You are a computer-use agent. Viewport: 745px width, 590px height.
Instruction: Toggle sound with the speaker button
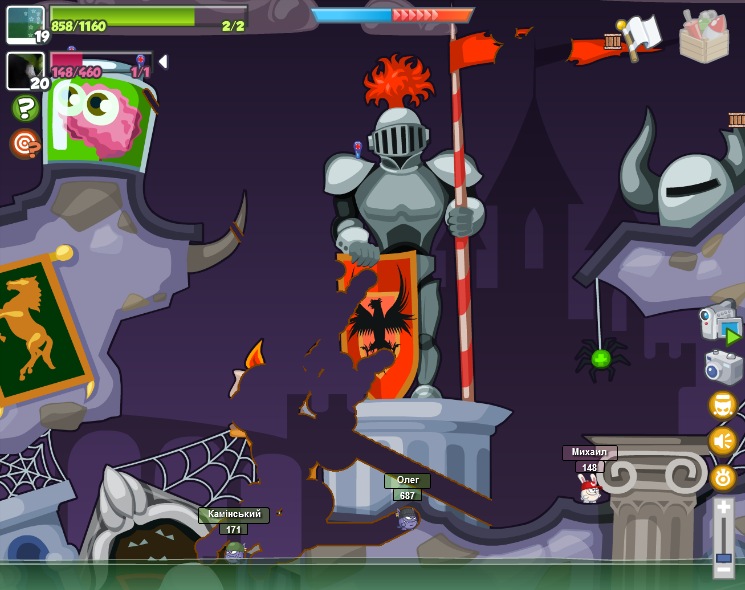pyautogui.click(x=722, y=441)
